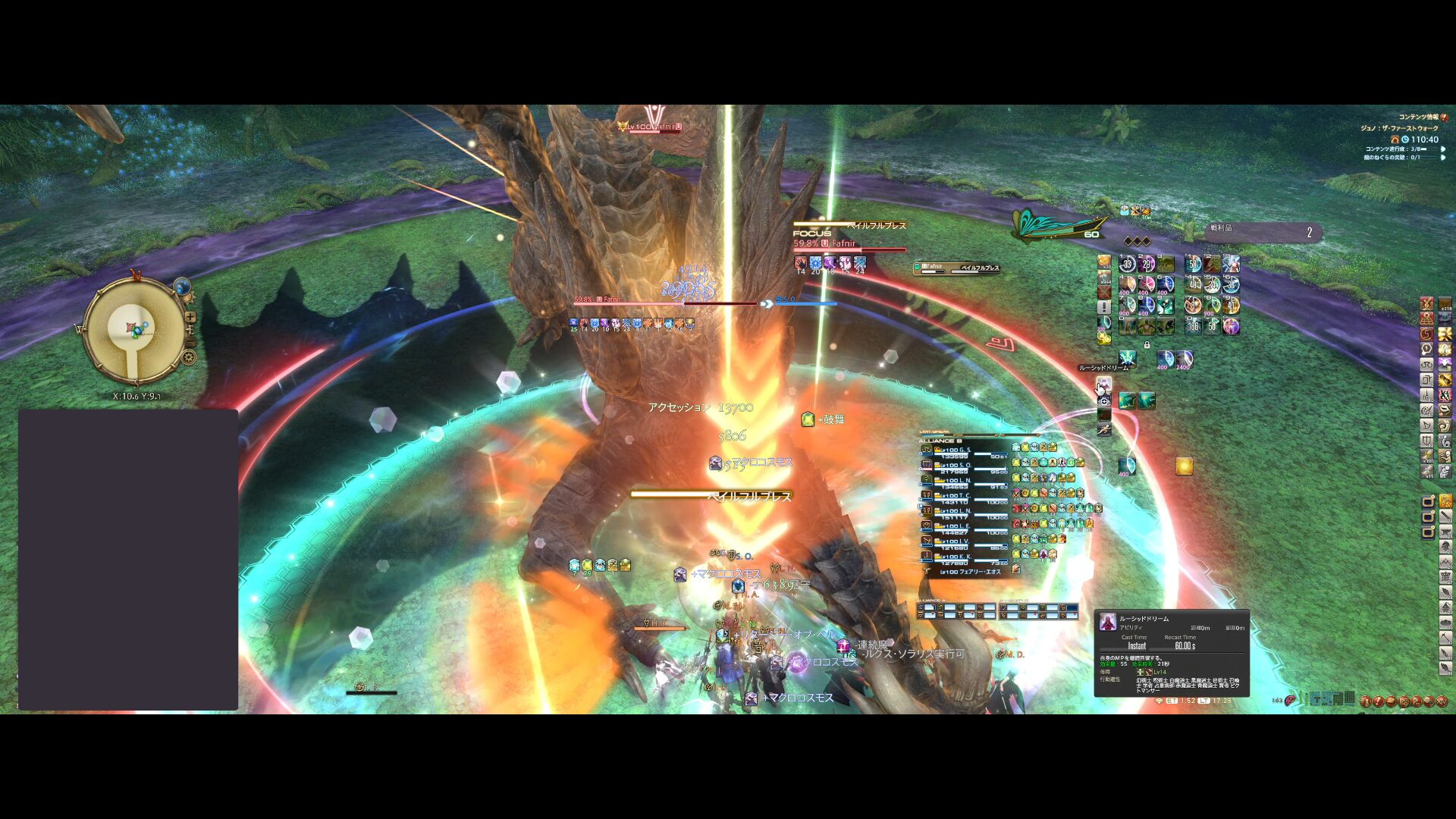
Task: Select the slot 2 ability with 29s cooldown
Action: click(1146, 264)
